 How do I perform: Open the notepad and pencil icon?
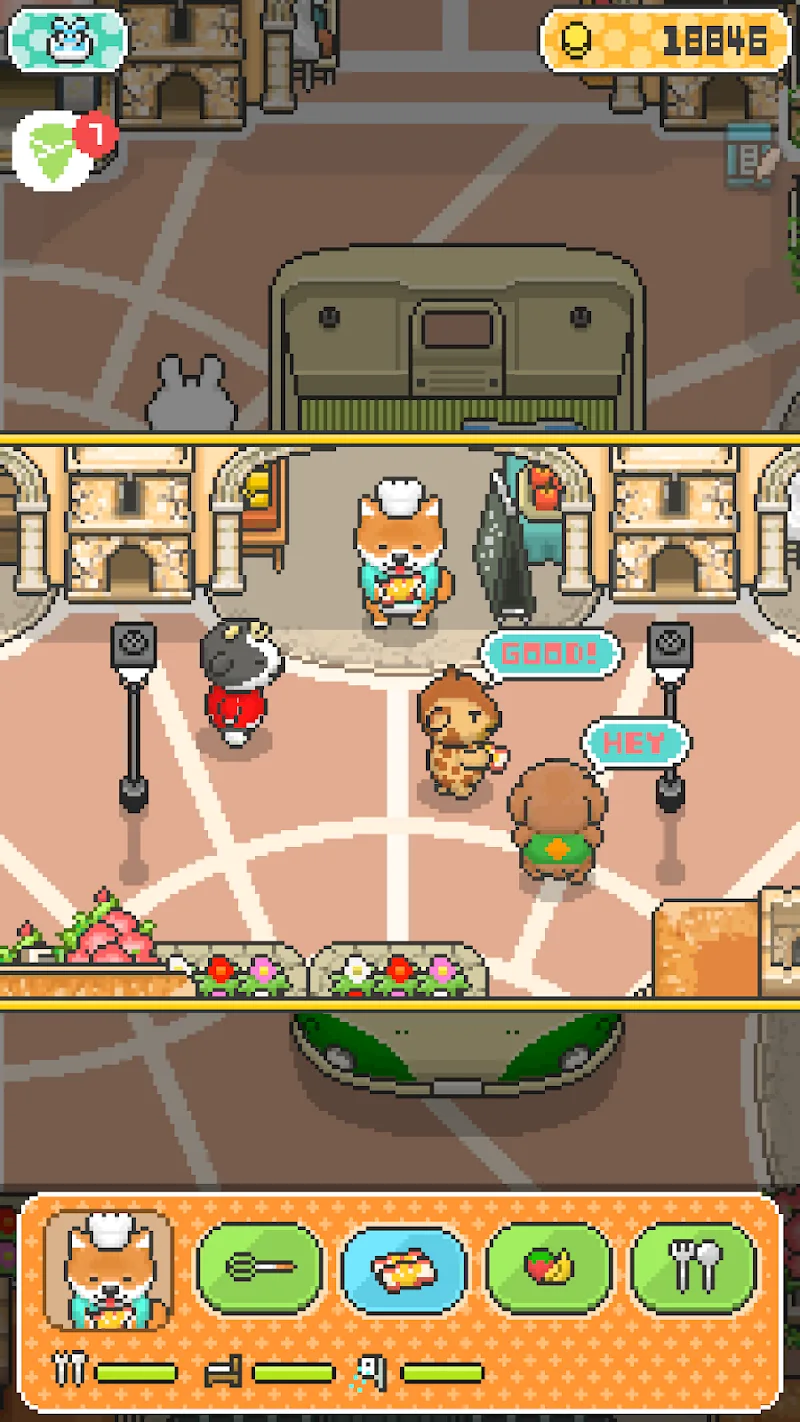[x=751, y=155]
